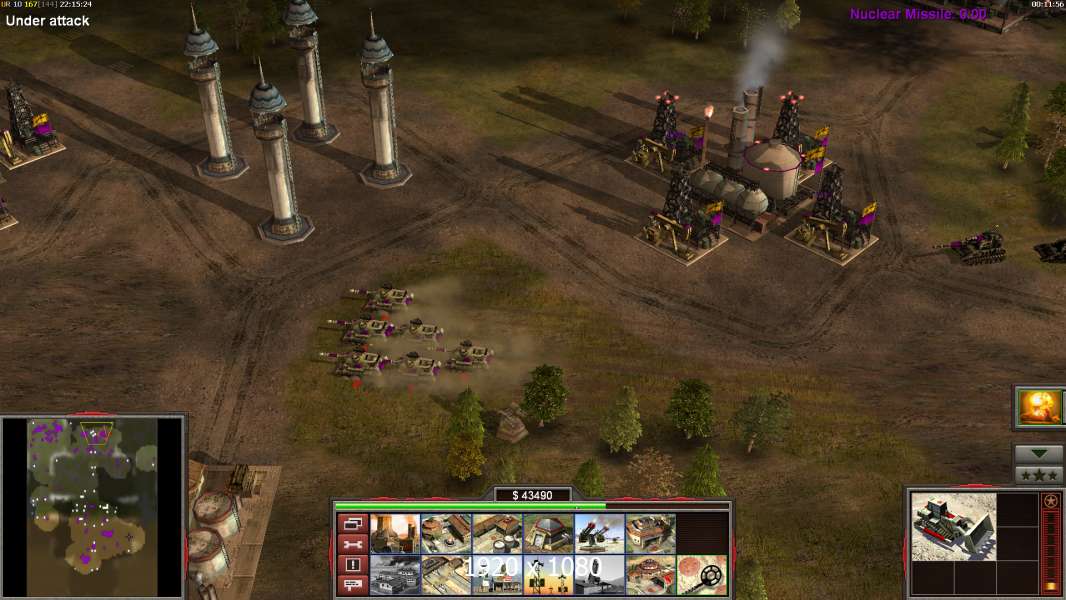Choose the land mine build icon
1066x600 pixels.
pyautogui.click(x=702, y=575)
